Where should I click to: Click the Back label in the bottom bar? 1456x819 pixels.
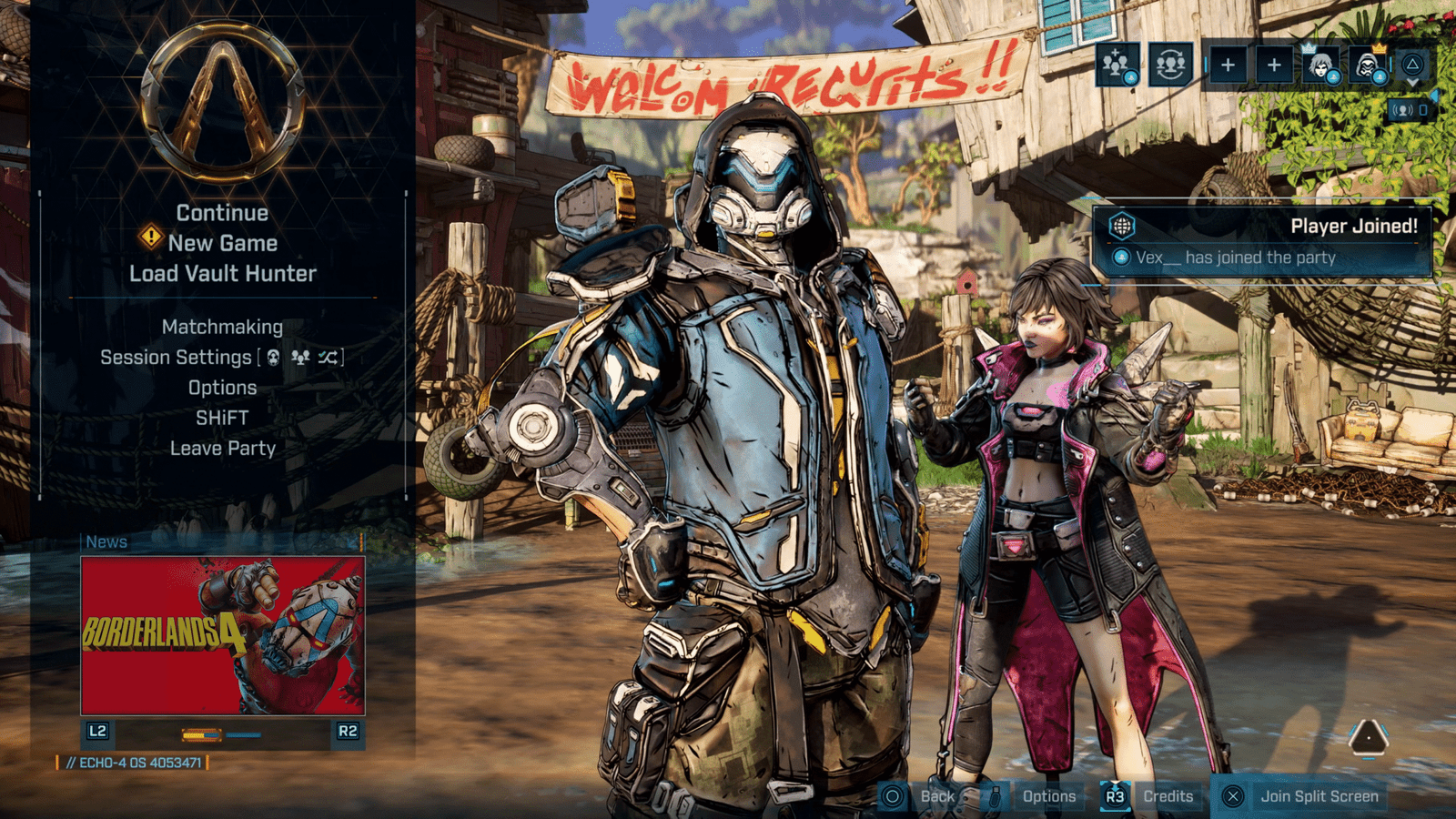coord(937,796)
